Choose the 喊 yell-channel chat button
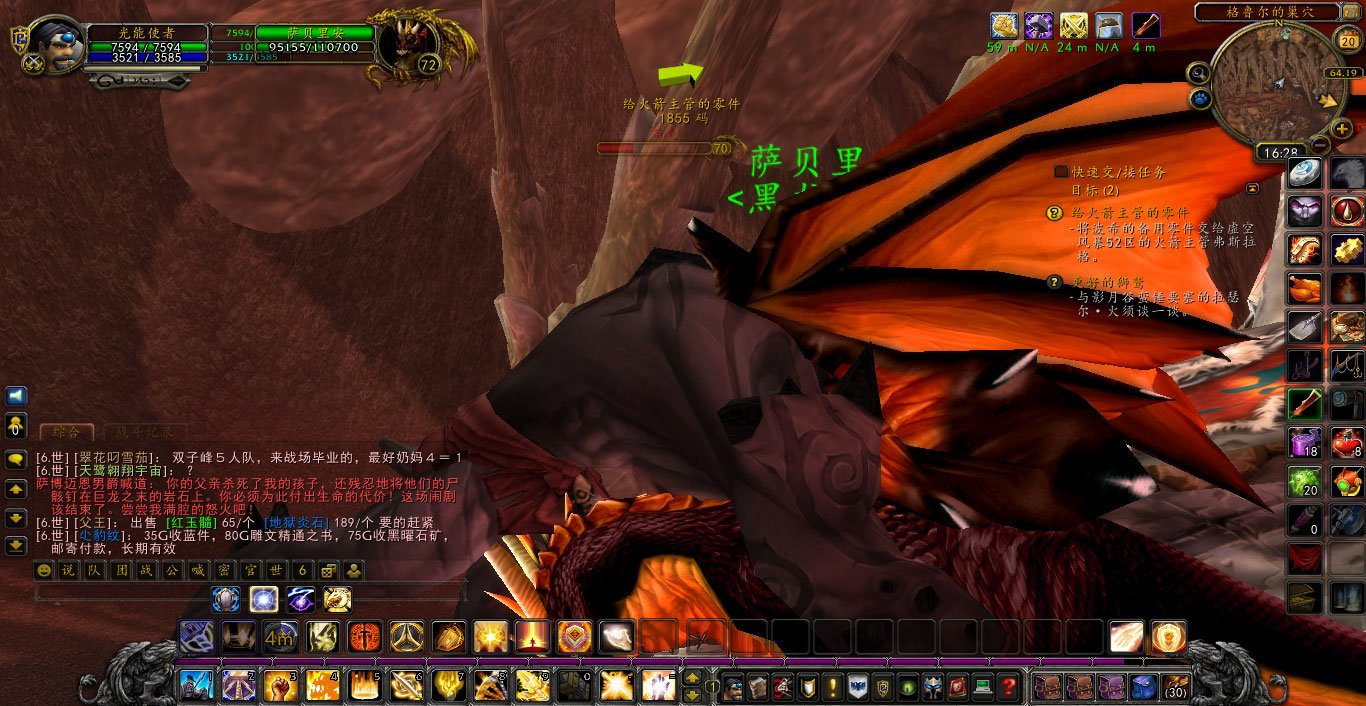Image resolution: width=1366 pixels, height=706 pixels. click(198, 570)
